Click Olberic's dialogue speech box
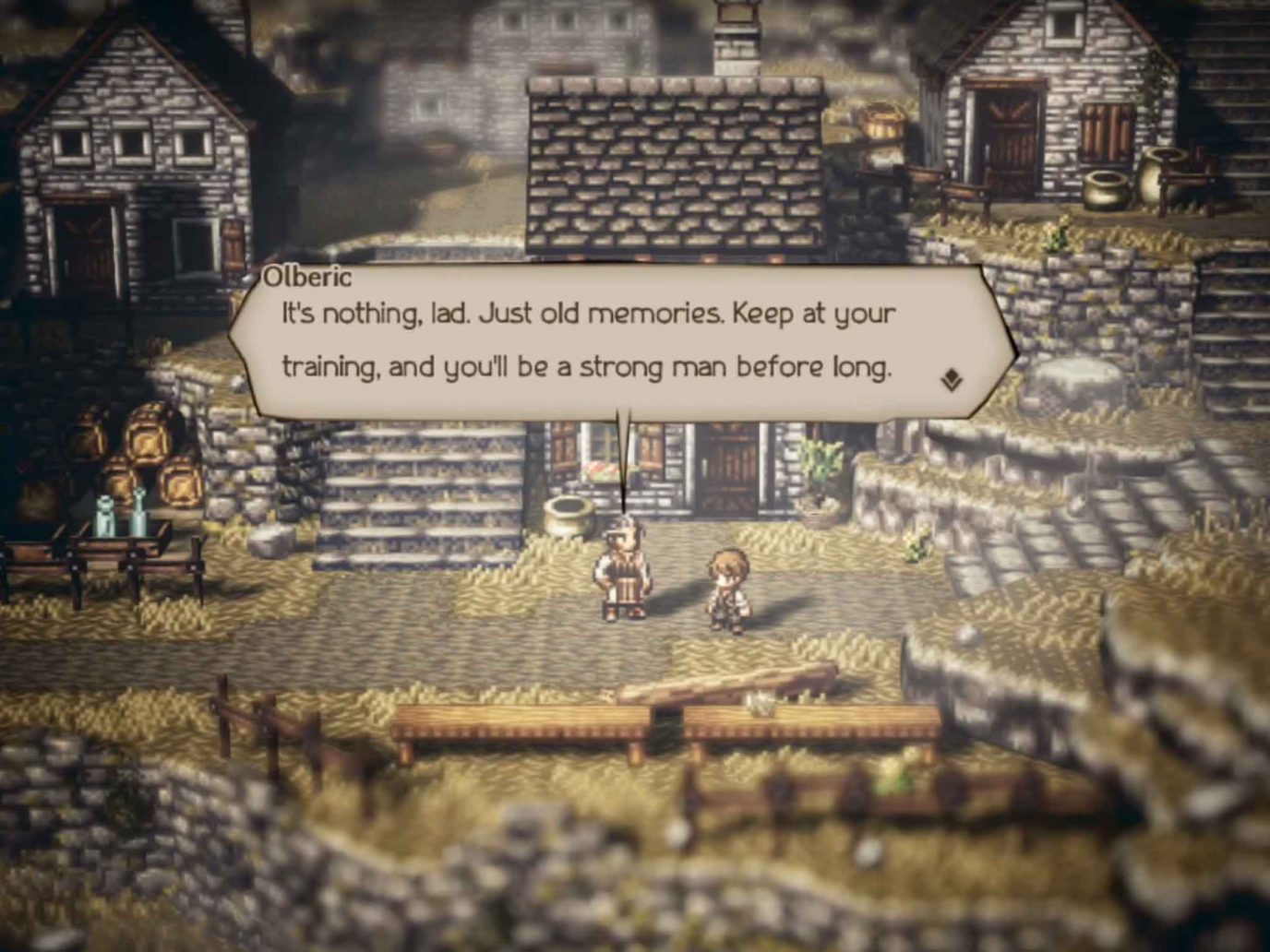The width and height of the screenshot is (1270, 952). [609, 341]
